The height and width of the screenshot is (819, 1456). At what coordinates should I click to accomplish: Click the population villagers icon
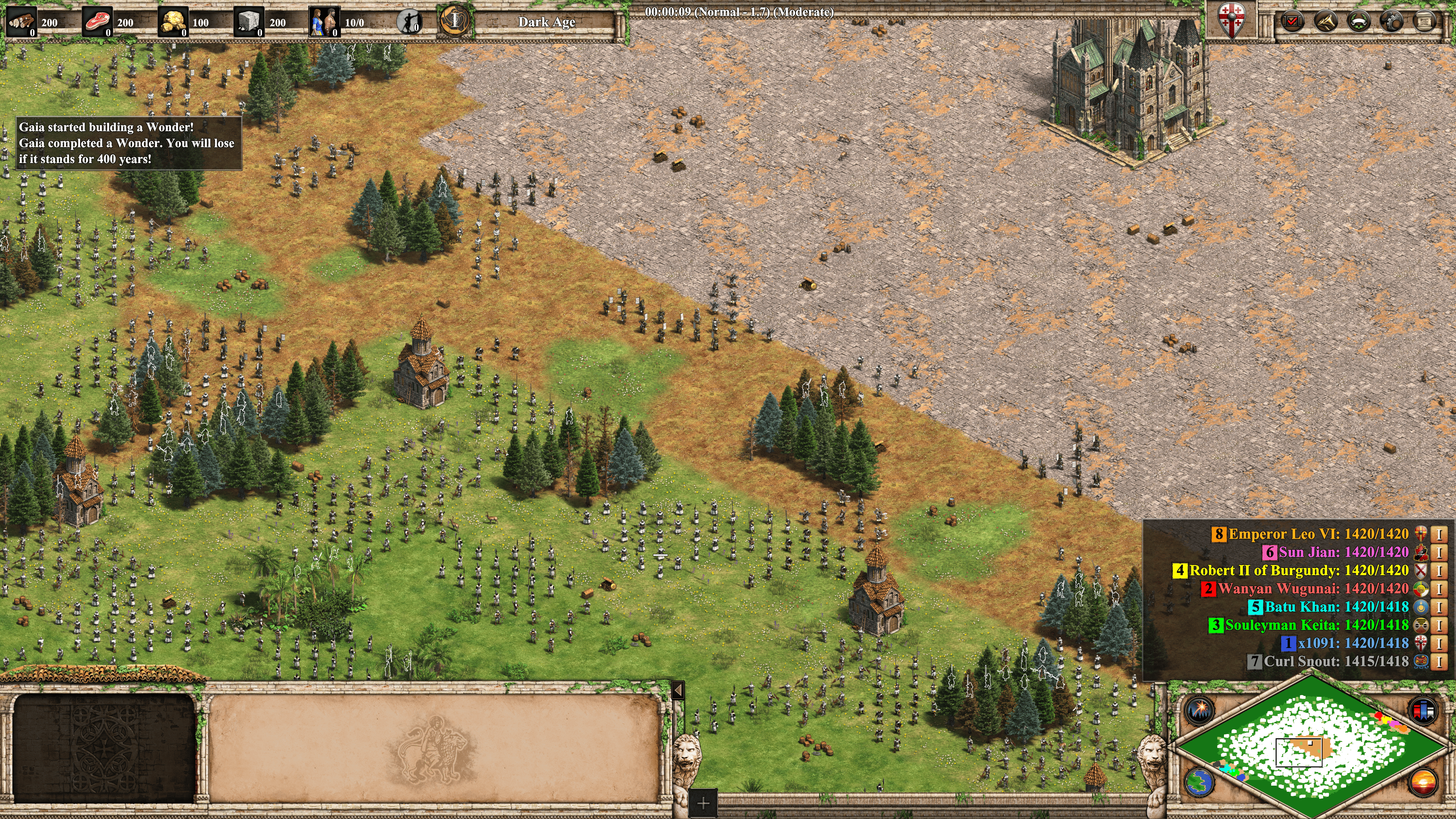tap(325, 22)
